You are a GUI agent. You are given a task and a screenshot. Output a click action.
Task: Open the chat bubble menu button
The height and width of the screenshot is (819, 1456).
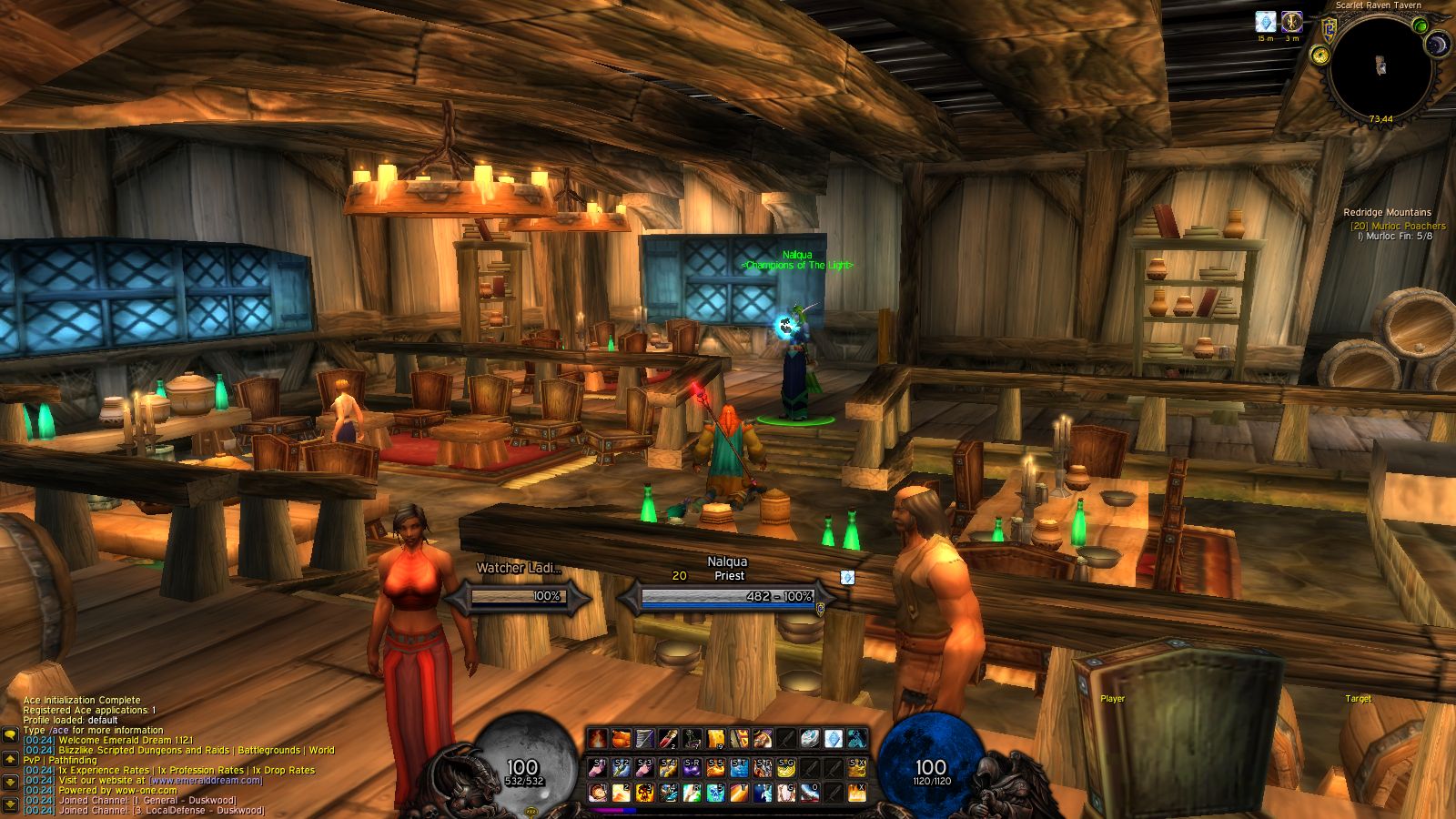[10, 735]
